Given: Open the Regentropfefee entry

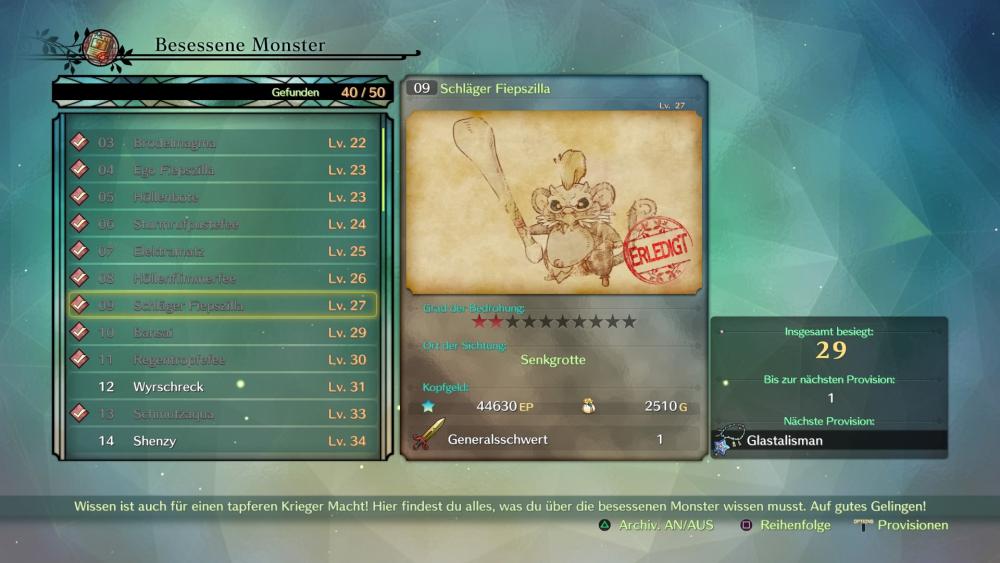Looking at the screenshot, I should (x=222, y=359).
